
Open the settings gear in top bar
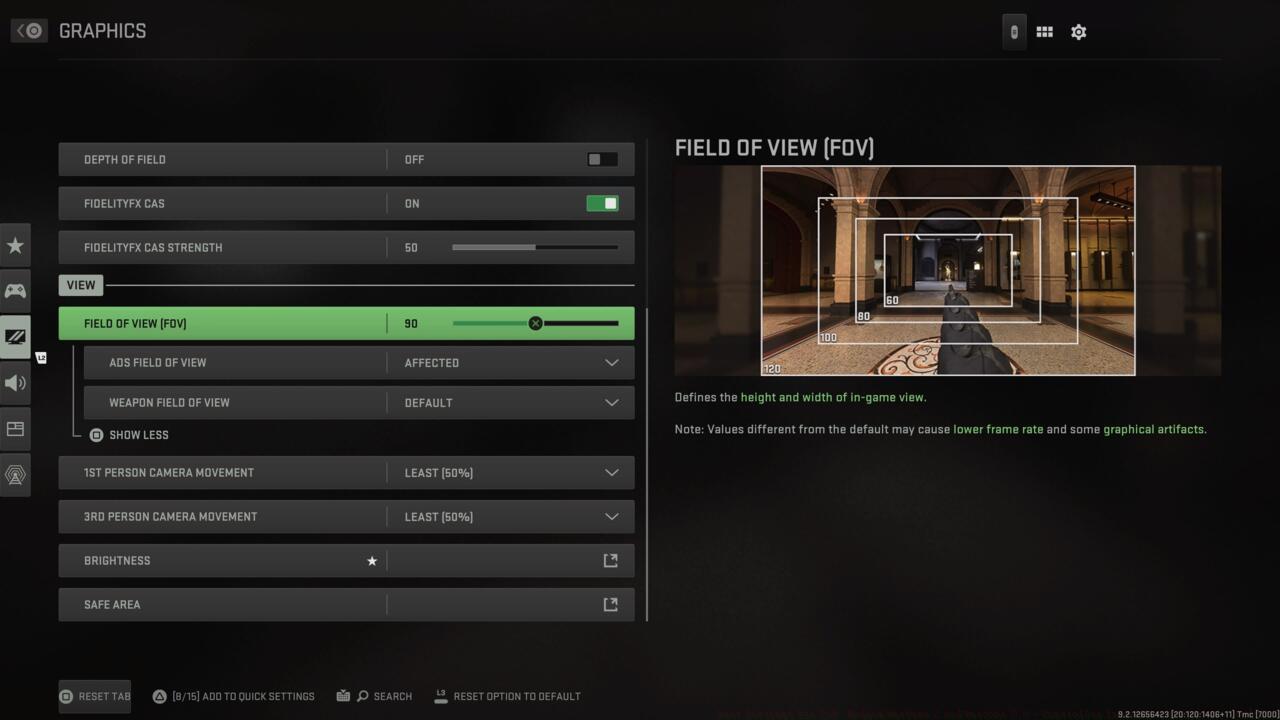(1078, 31)
